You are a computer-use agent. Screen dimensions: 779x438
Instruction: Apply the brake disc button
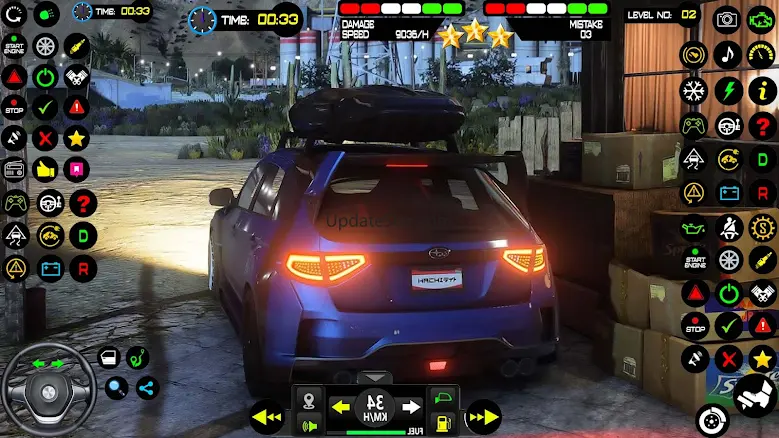click(x=711, y=420)
